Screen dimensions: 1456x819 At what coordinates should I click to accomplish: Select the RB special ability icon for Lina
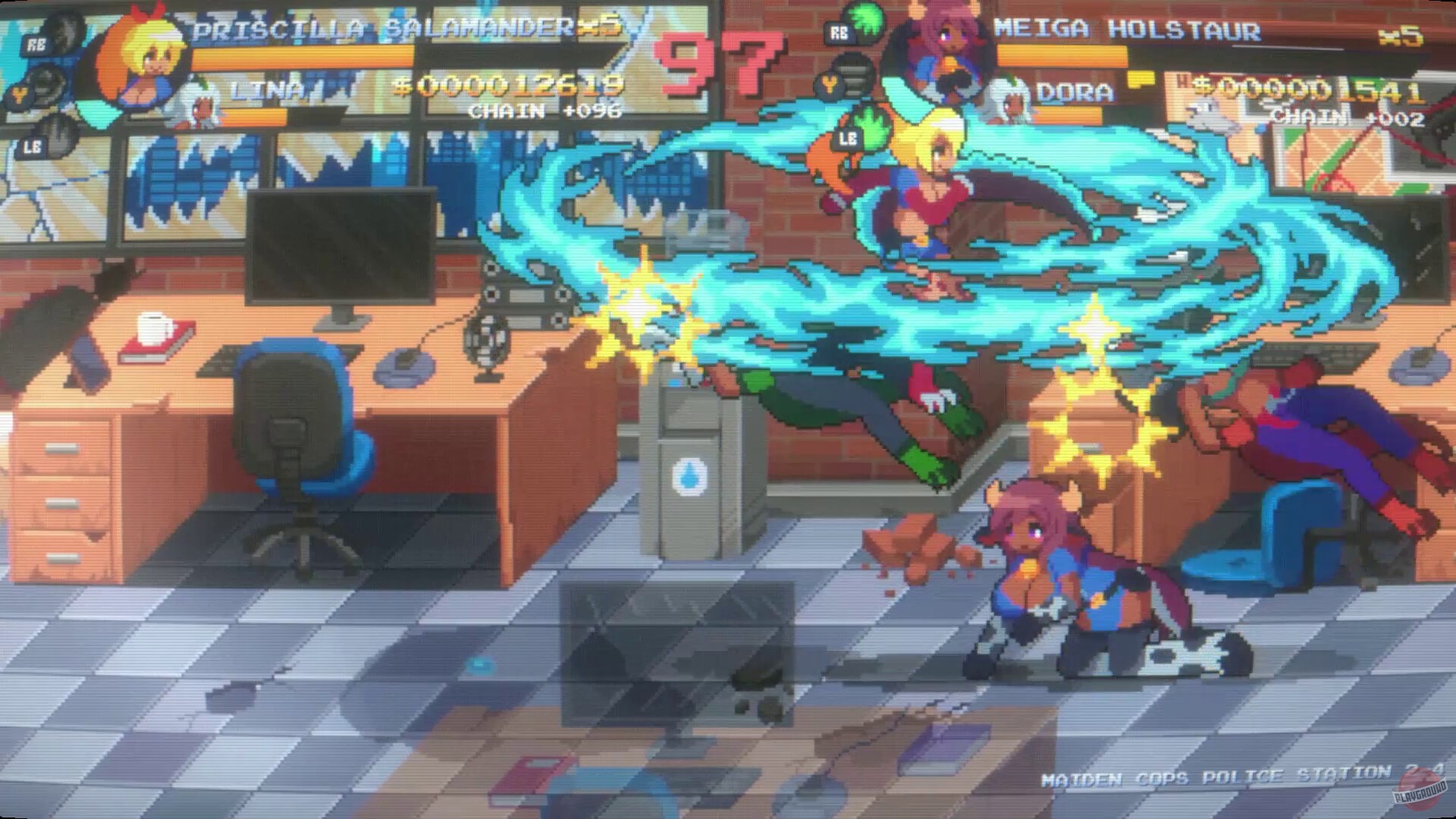43,44
